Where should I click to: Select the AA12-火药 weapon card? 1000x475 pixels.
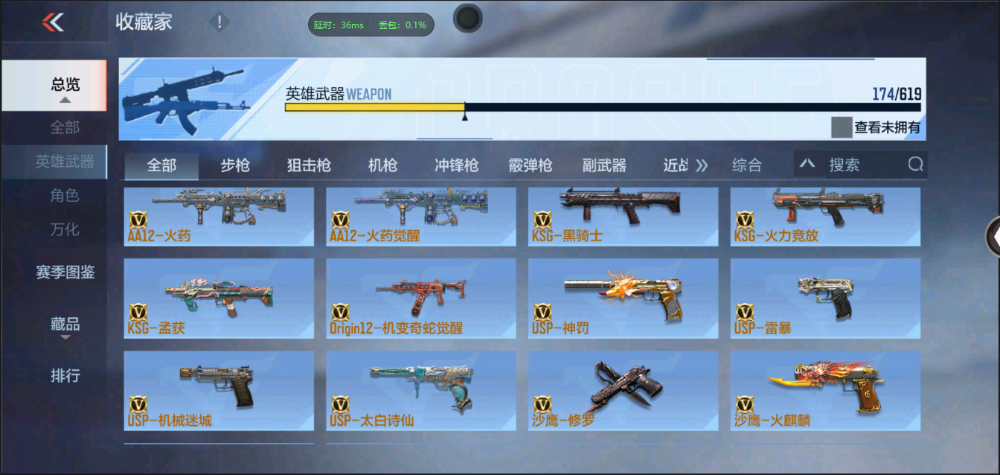(219, 216)
